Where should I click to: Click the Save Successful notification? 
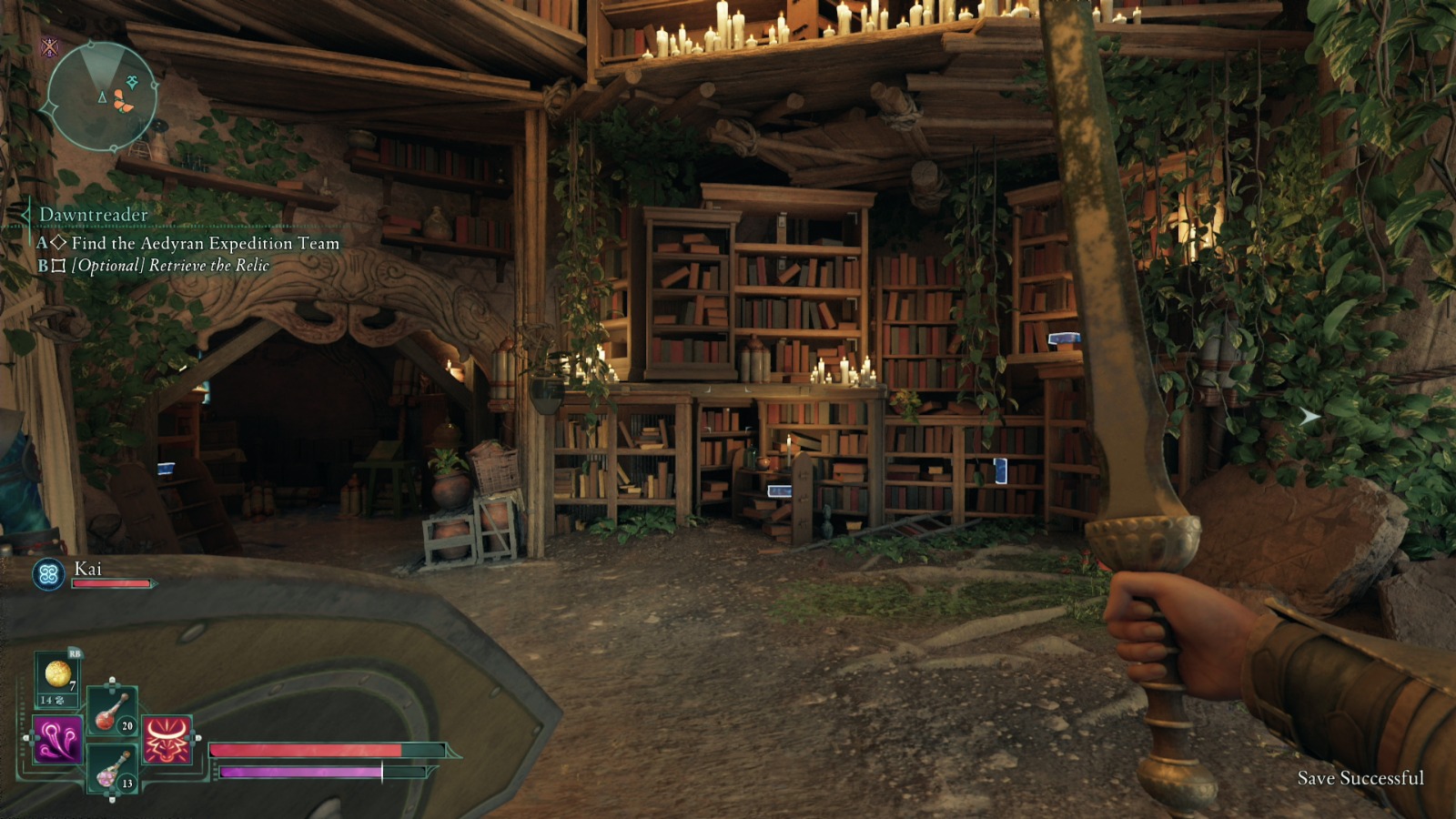click(x=1360, y=779)
